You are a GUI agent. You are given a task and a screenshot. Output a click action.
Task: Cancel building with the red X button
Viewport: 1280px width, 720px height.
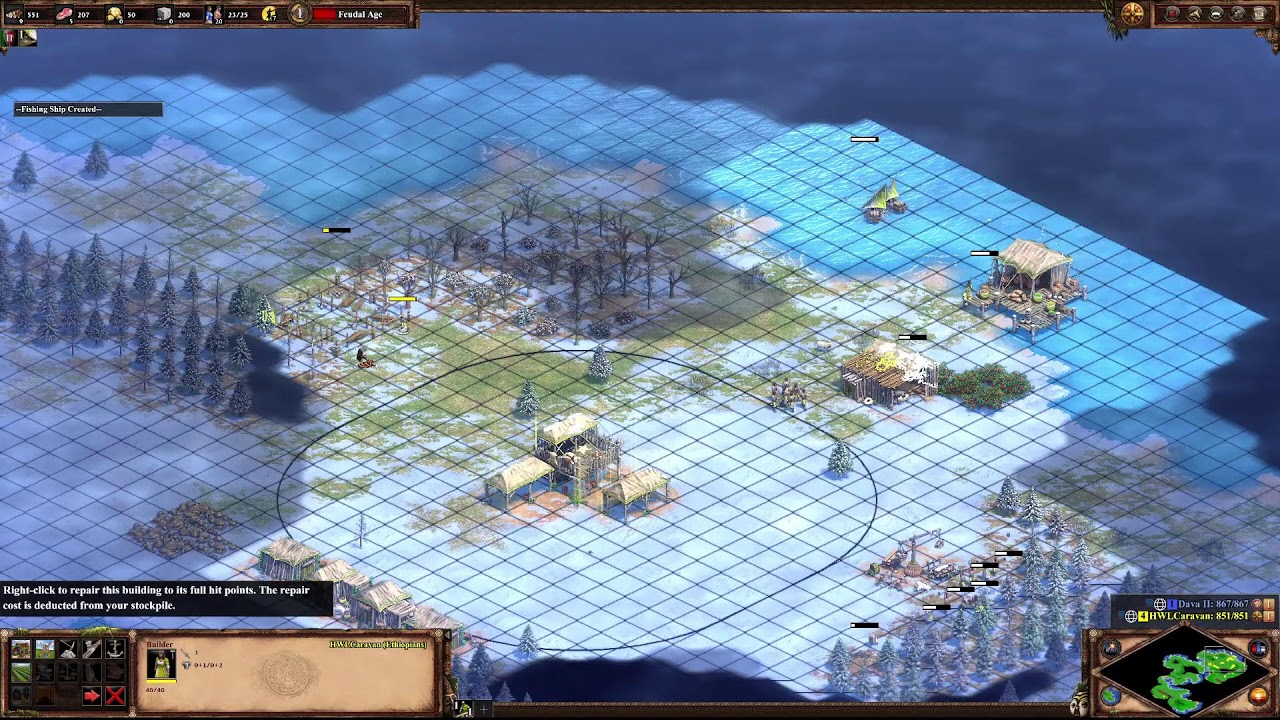click(115, 696)
